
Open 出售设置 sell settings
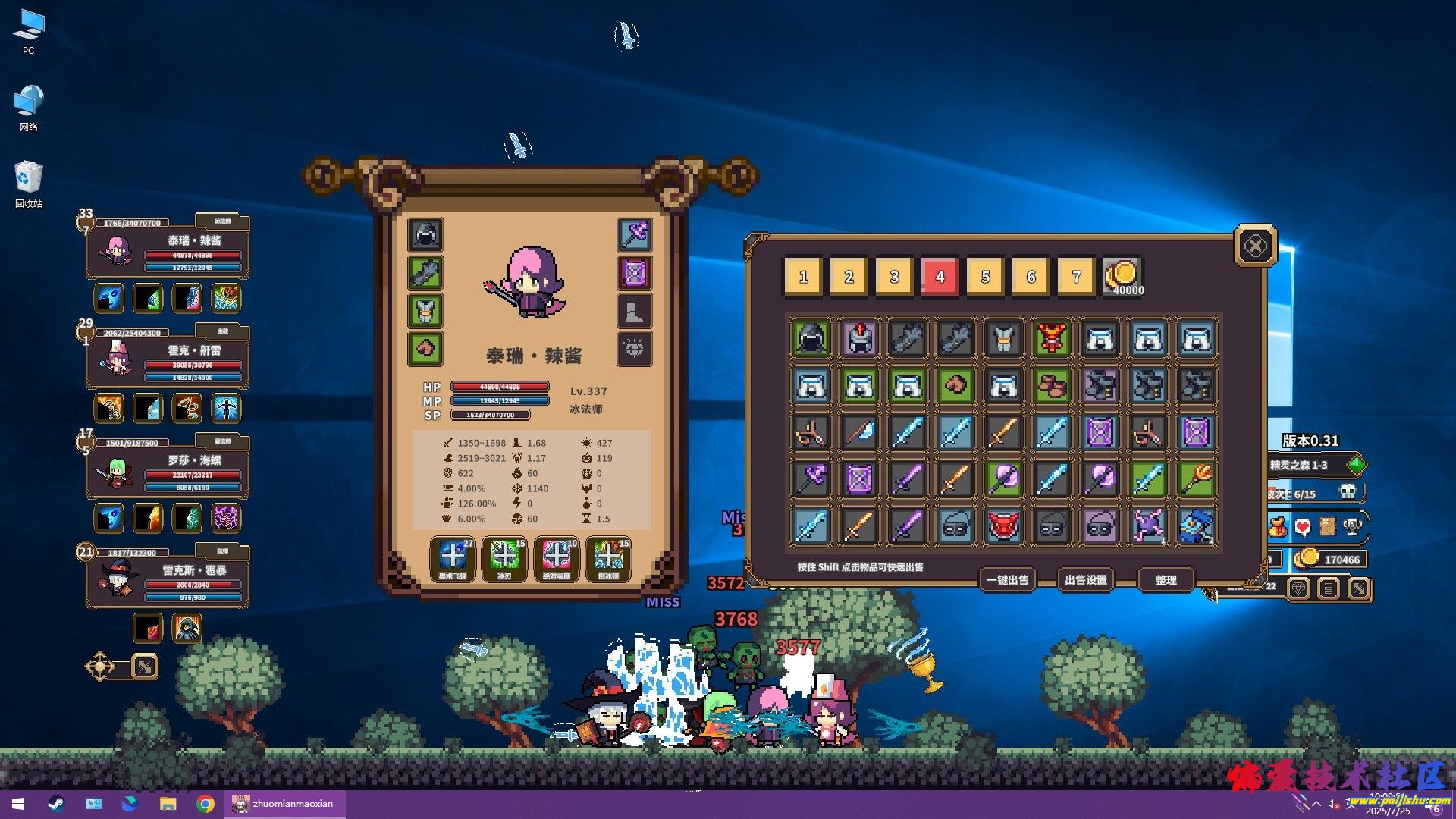point(1085,580)
